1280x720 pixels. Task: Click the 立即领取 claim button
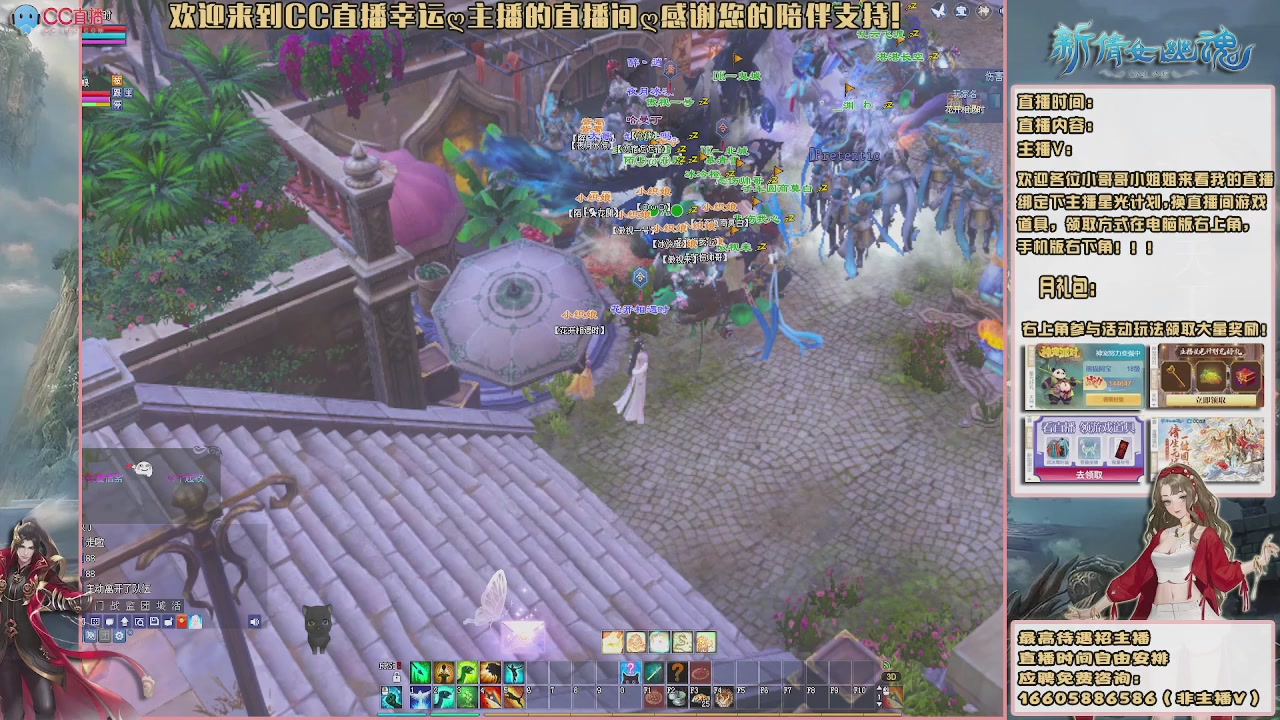1210,400
